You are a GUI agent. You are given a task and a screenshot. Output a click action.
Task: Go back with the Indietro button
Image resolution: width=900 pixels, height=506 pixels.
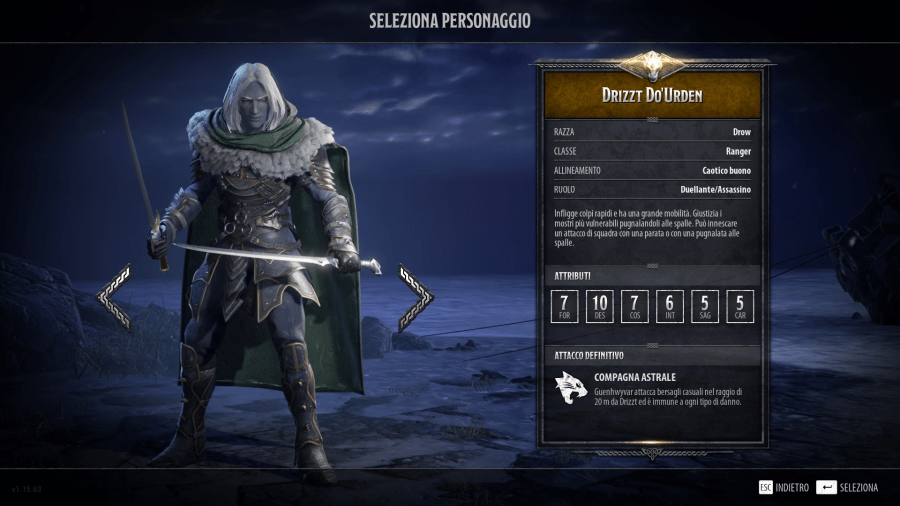(x=783, y=487)
